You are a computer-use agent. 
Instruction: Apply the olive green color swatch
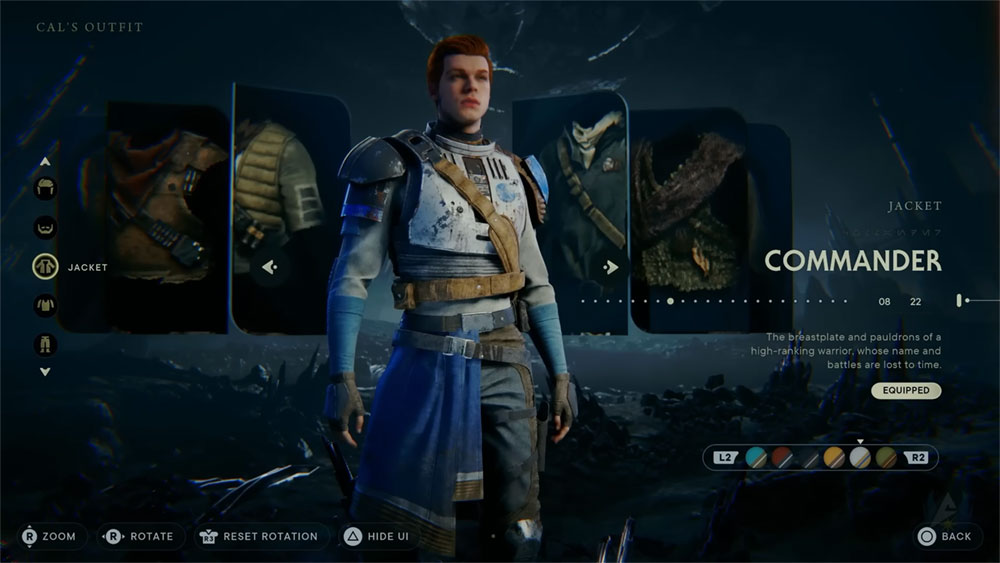(886, 458)
